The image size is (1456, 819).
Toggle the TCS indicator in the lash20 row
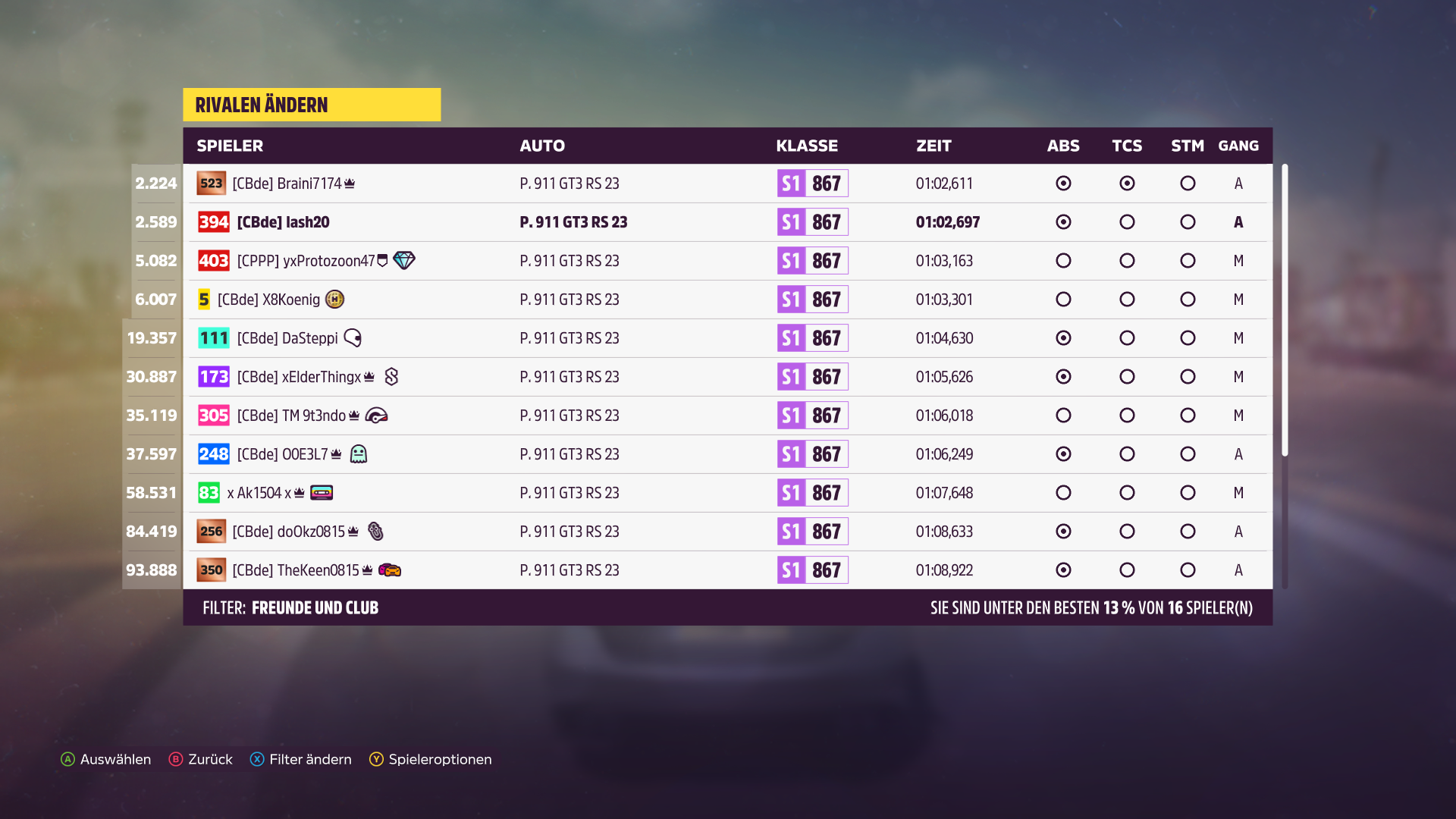1127,221
